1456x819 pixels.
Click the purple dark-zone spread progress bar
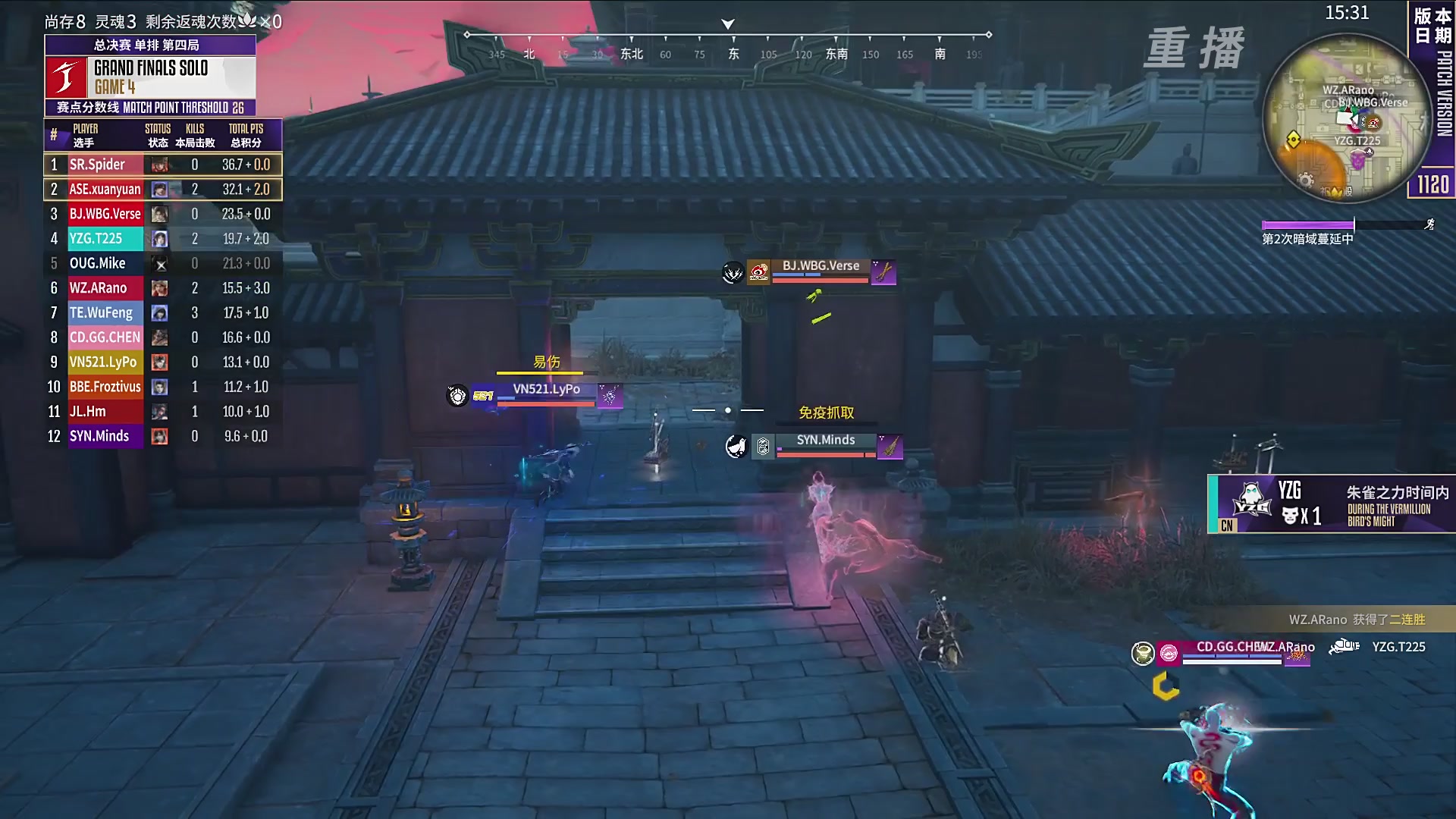coord(1307,224)
